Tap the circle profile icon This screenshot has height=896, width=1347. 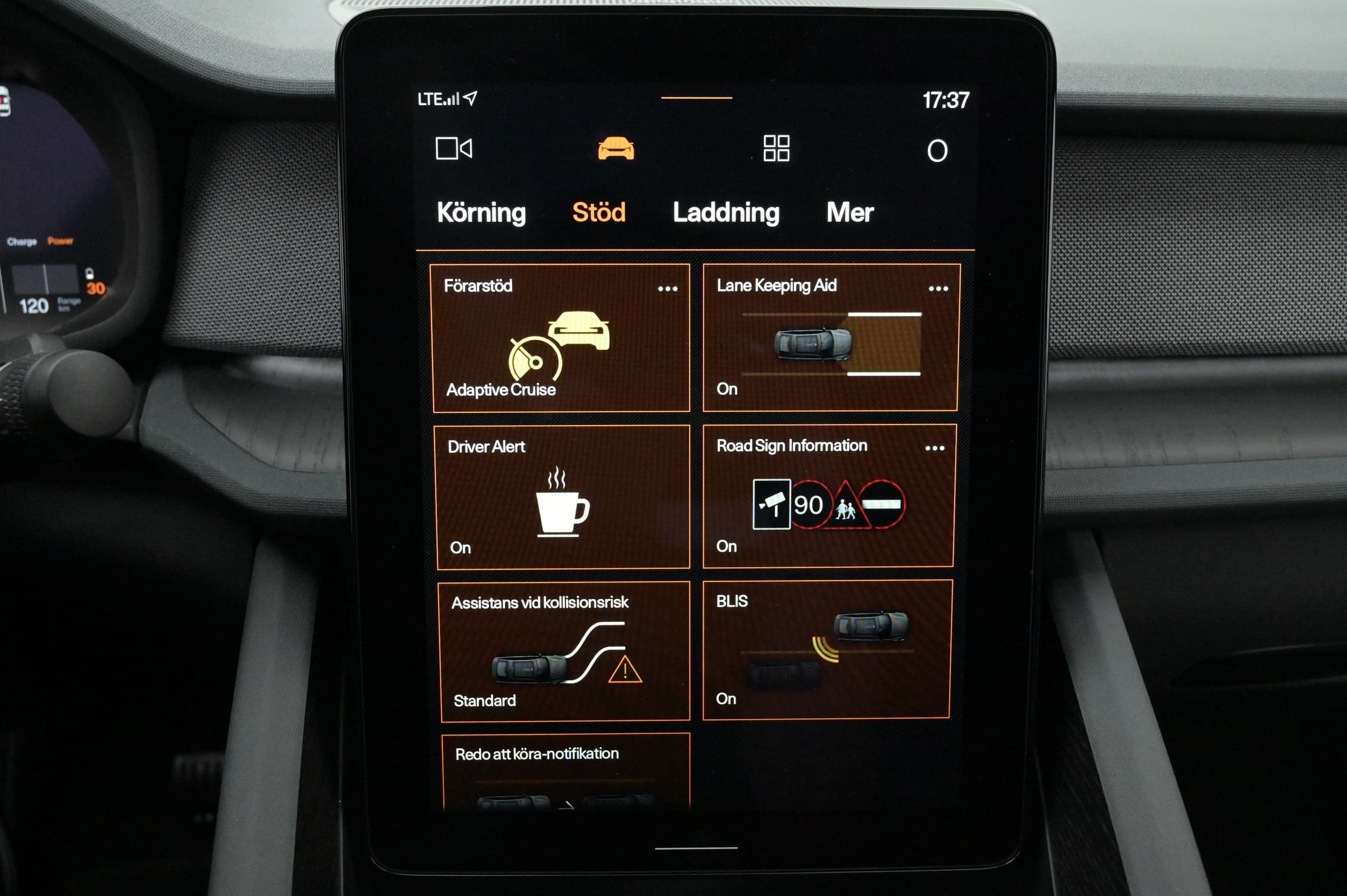[x=936, y=151]
